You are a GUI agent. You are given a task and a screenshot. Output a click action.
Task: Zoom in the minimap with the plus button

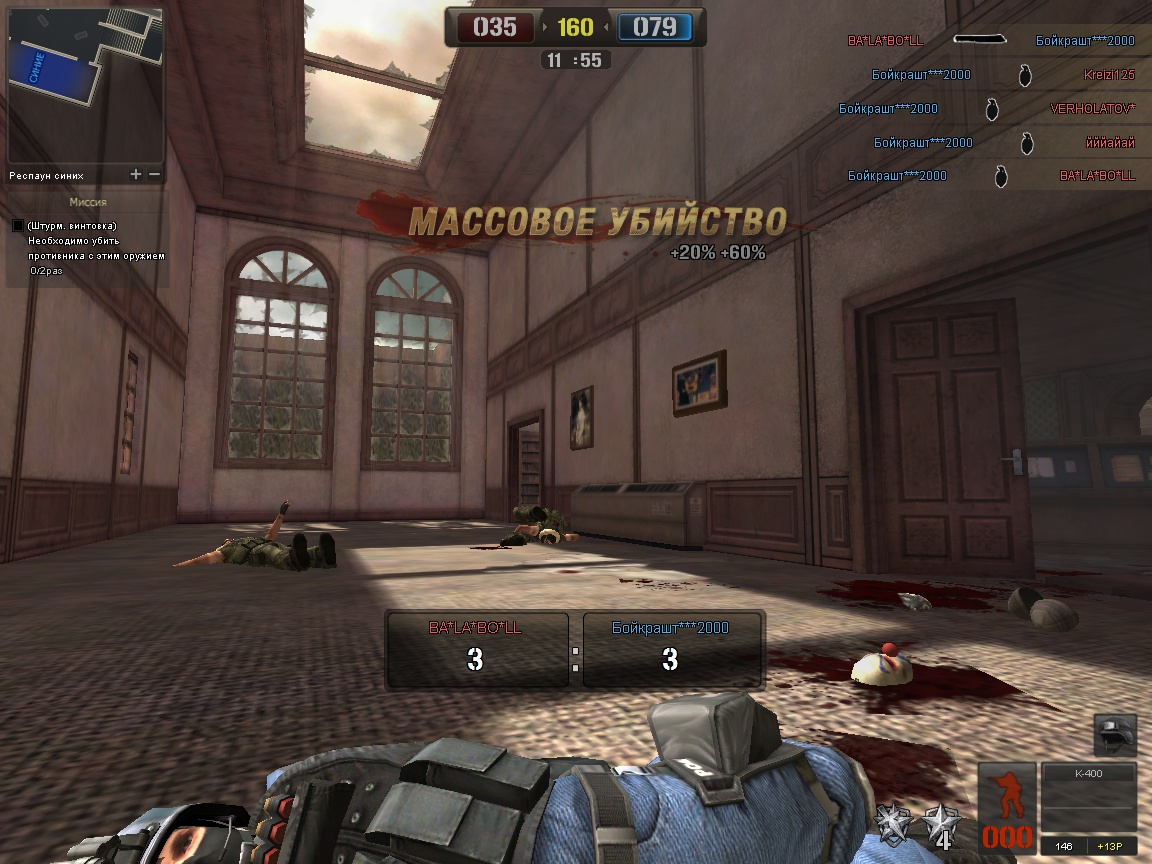point(136,174)
